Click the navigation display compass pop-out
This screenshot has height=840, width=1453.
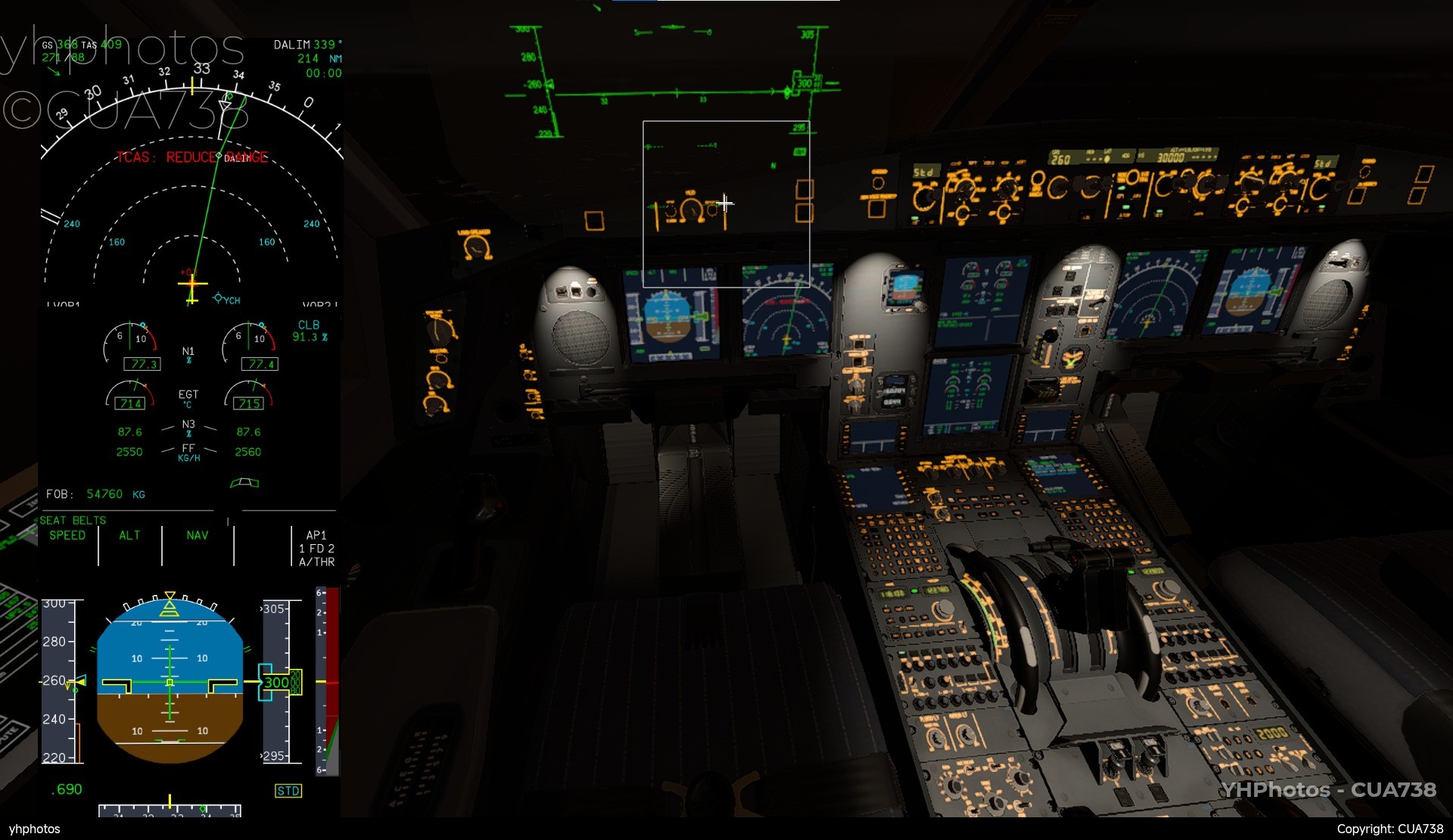pyautogui.click(x=191, y=189)
